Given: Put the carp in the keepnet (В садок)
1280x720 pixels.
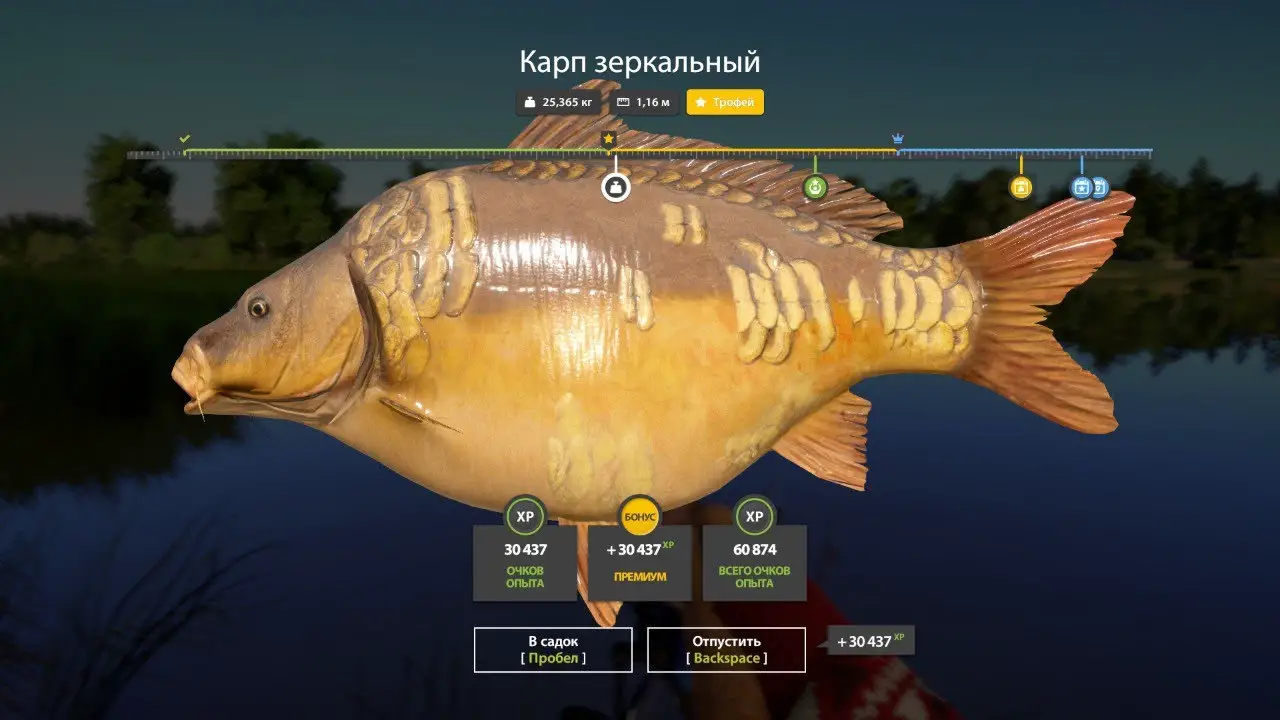Looking at the screenshot, I should pos(552,649).
